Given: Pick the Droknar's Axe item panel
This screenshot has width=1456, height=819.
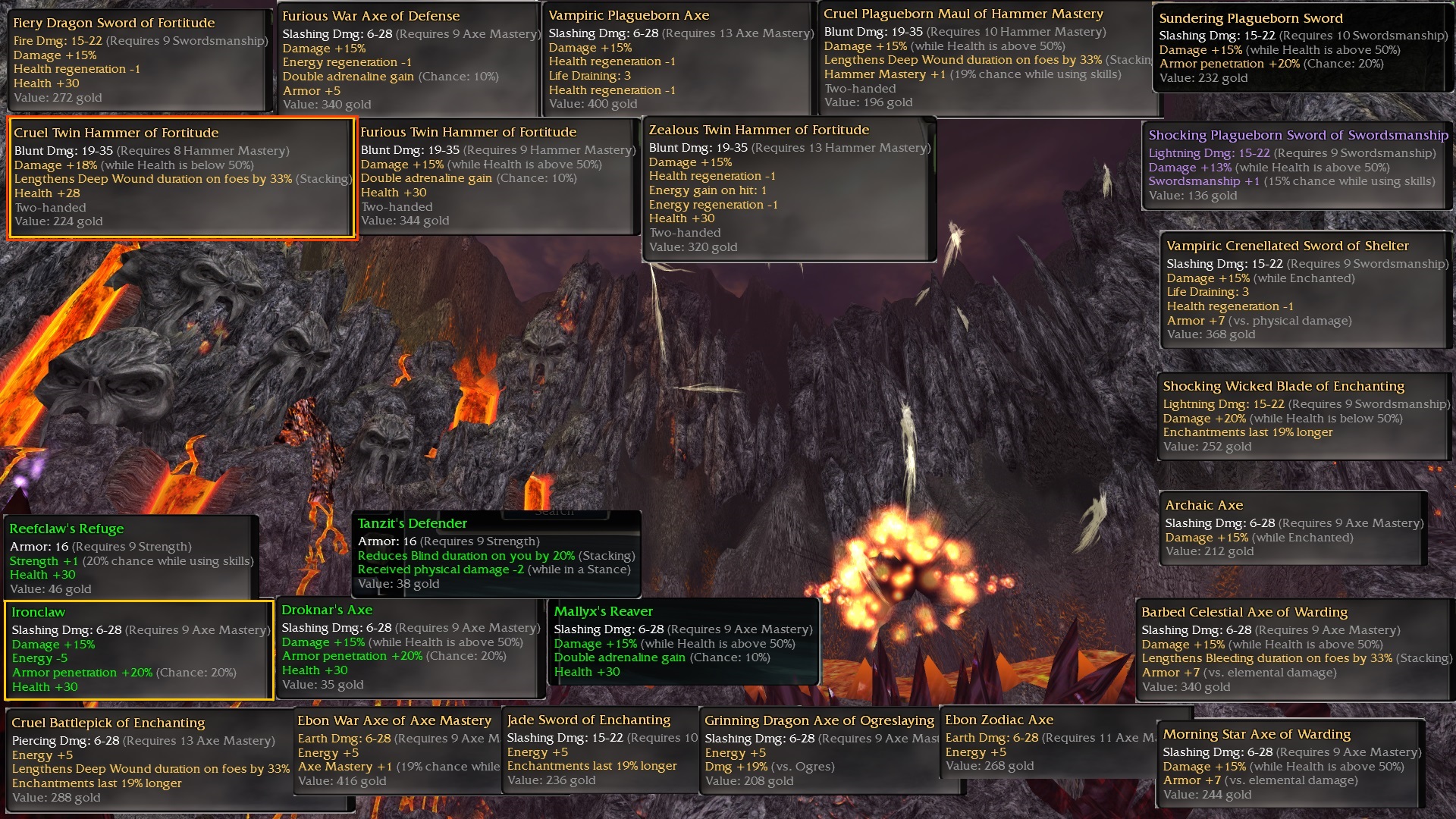Looking at the screenshot, I should pos(409,648).
